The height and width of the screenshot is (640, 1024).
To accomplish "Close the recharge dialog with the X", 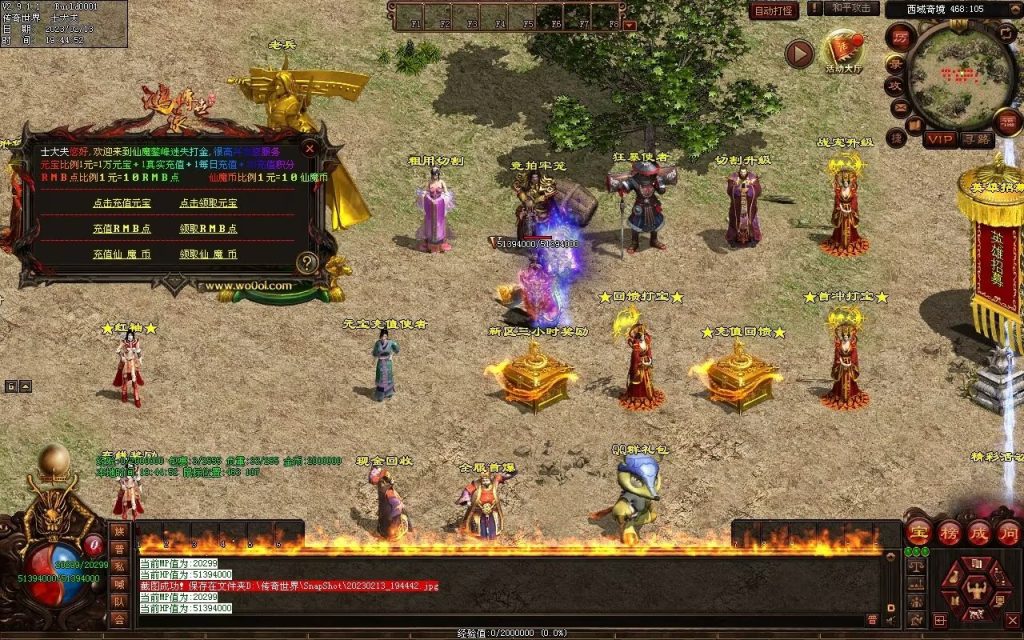I will point(310,148).
